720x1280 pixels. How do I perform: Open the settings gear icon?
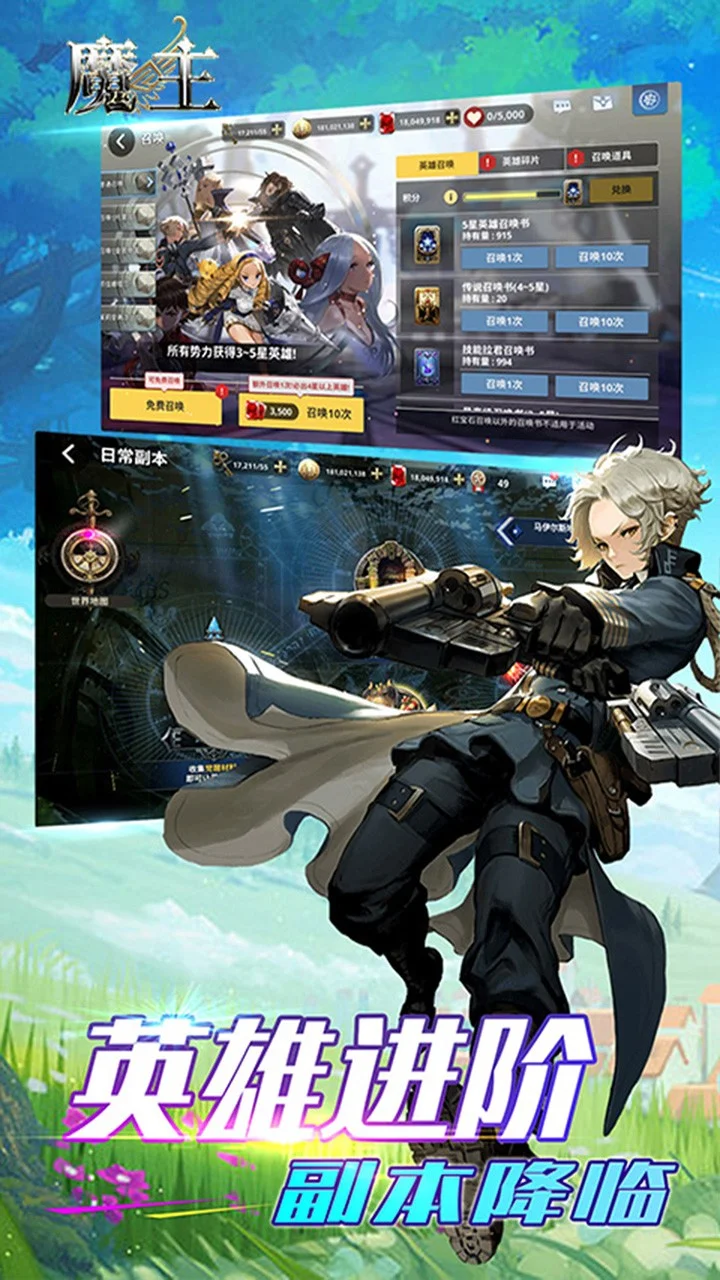pyautogui.click(x=648, y=101)
